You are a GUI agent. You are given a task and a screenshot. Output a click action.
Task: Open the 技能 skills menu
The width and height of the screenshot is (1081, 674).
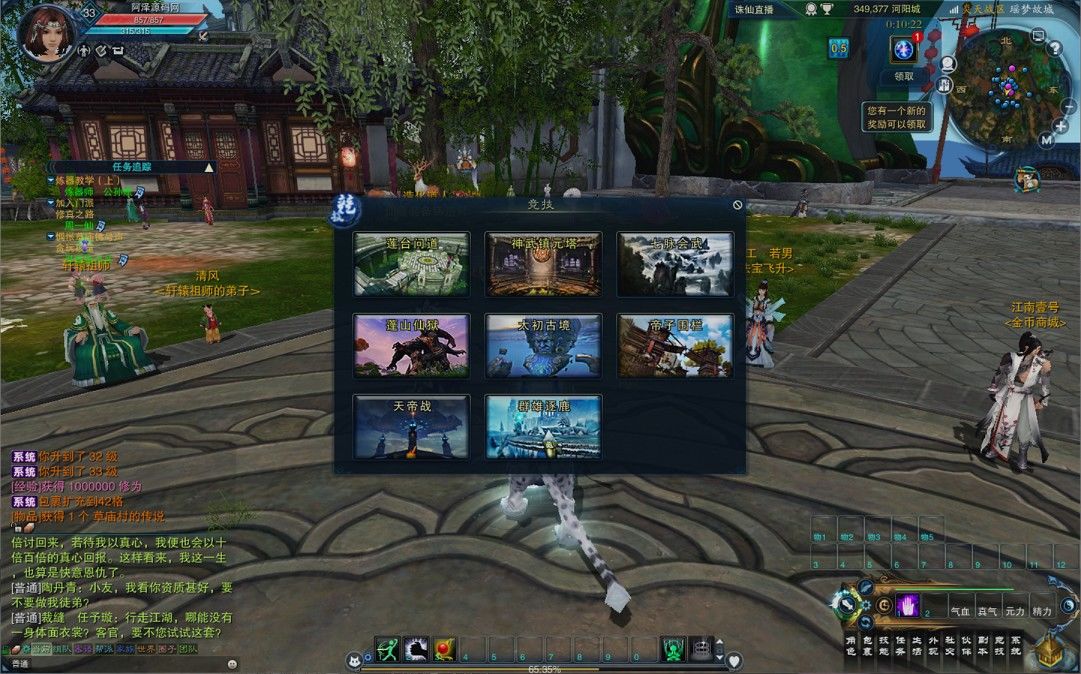883,645
